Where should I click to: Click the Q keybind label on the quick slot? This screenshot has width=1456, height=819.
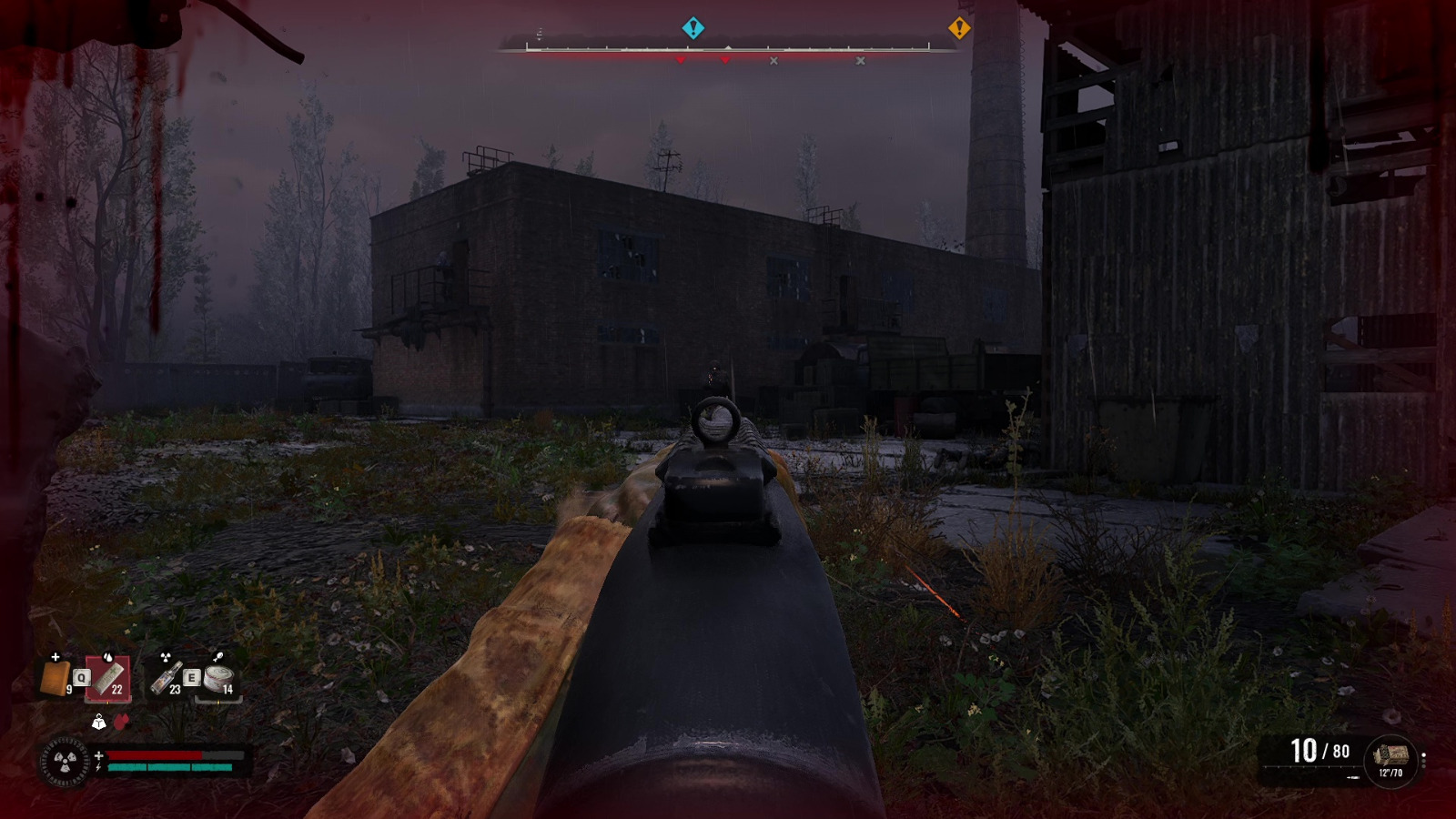coord(82,677)
